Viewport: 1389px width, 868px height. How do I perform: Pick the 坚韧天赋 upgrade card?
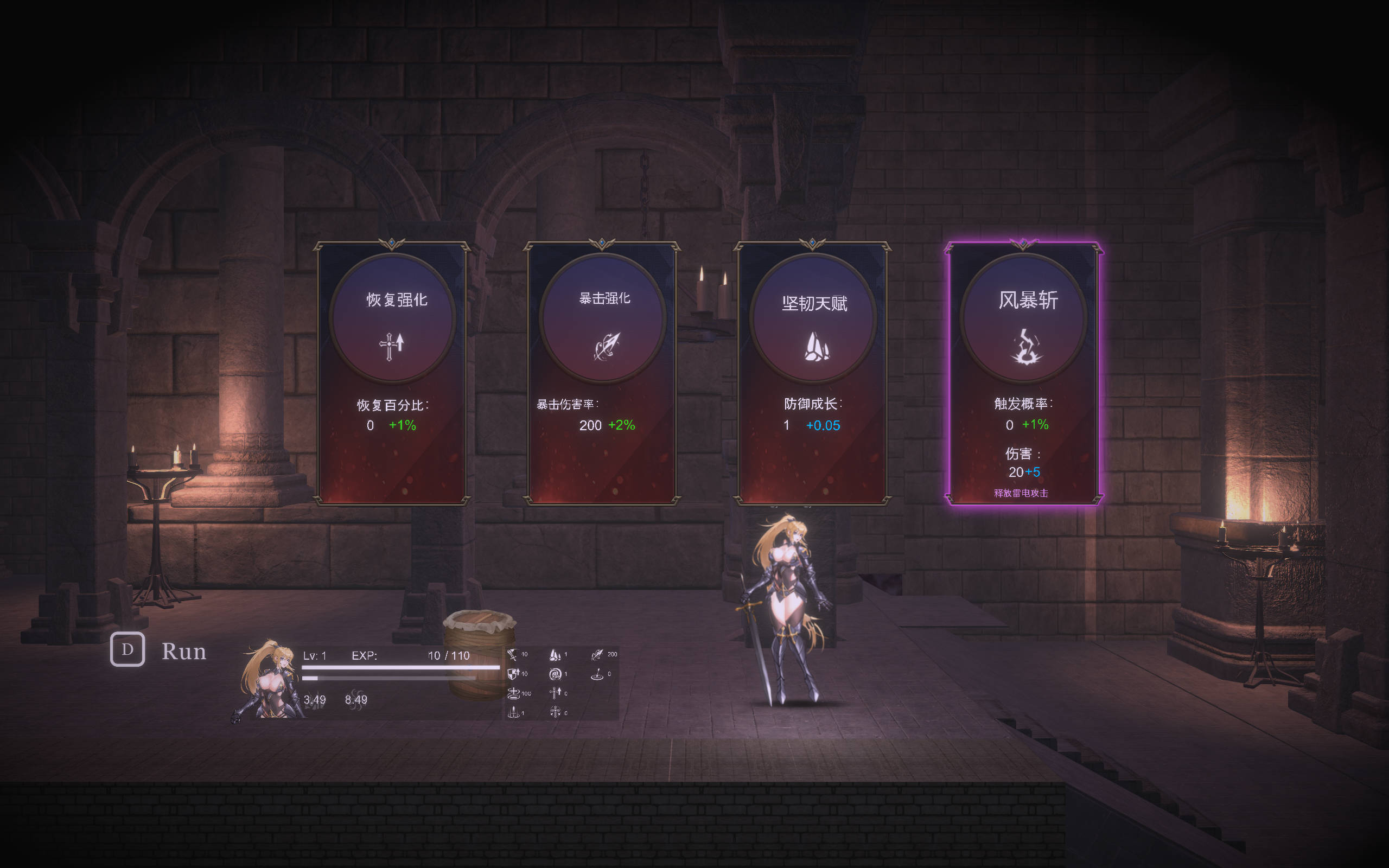(x=813, y=373)
